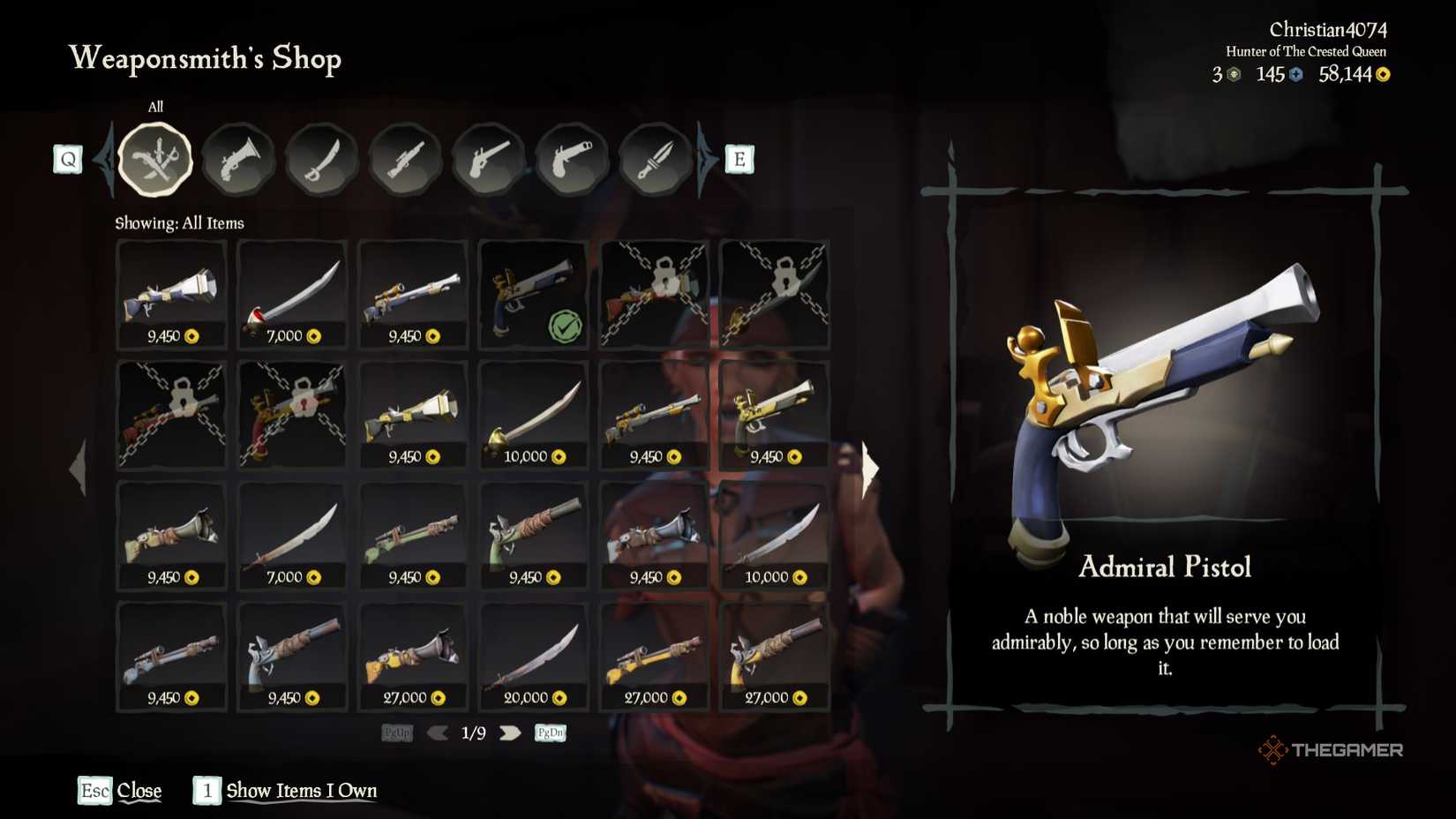Open the Blunderbuss category filter
1456x819 pixels.
238,160
